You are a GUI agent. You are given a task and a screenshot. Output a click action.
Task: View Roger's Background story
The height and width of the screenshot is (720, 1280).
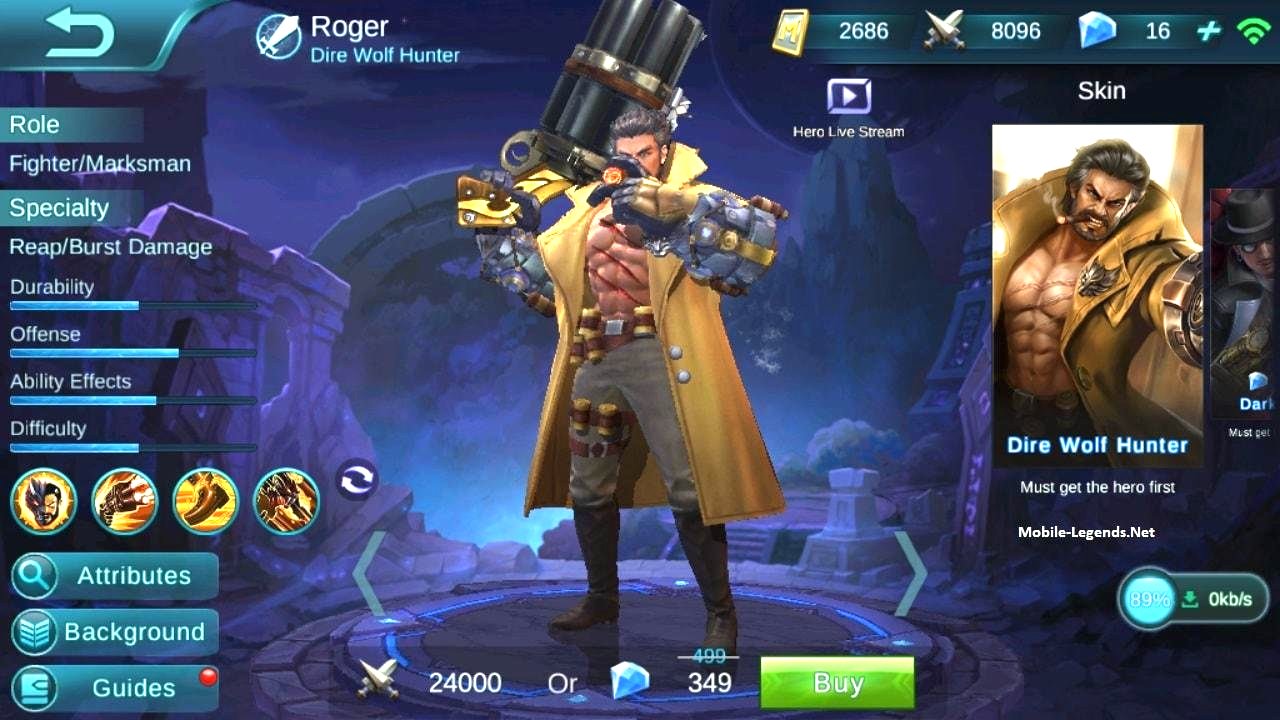(x=113, y=632)
